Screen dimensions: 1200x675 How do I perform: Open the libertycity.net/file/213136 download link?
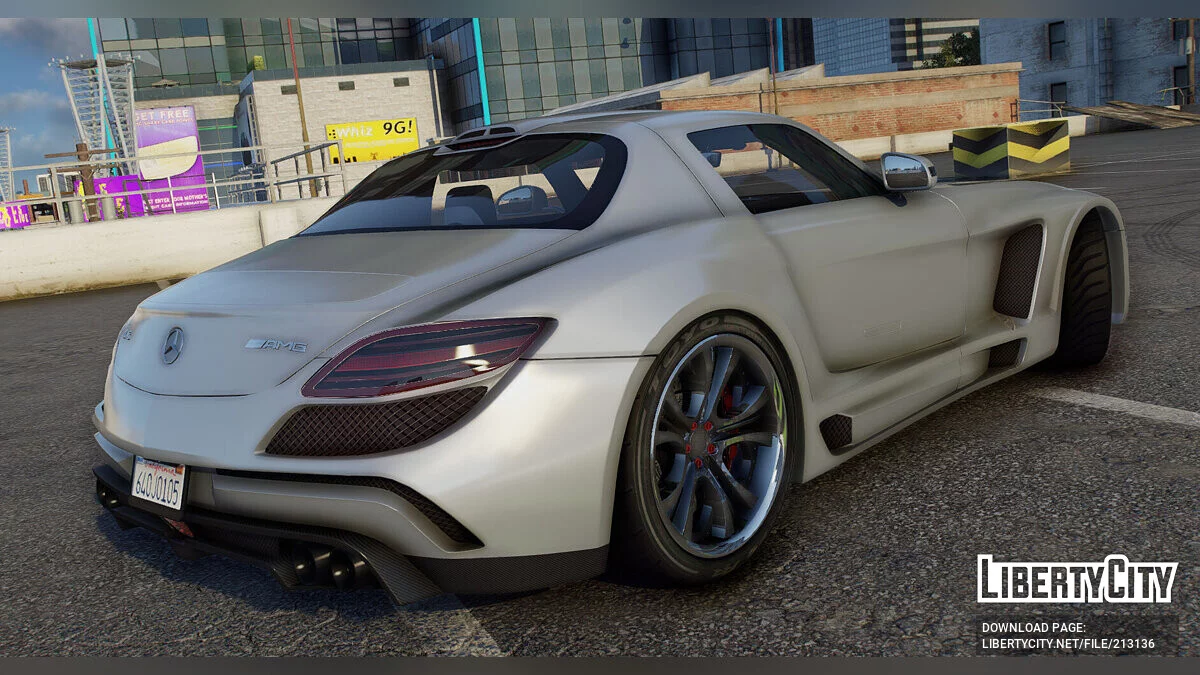1068,644
